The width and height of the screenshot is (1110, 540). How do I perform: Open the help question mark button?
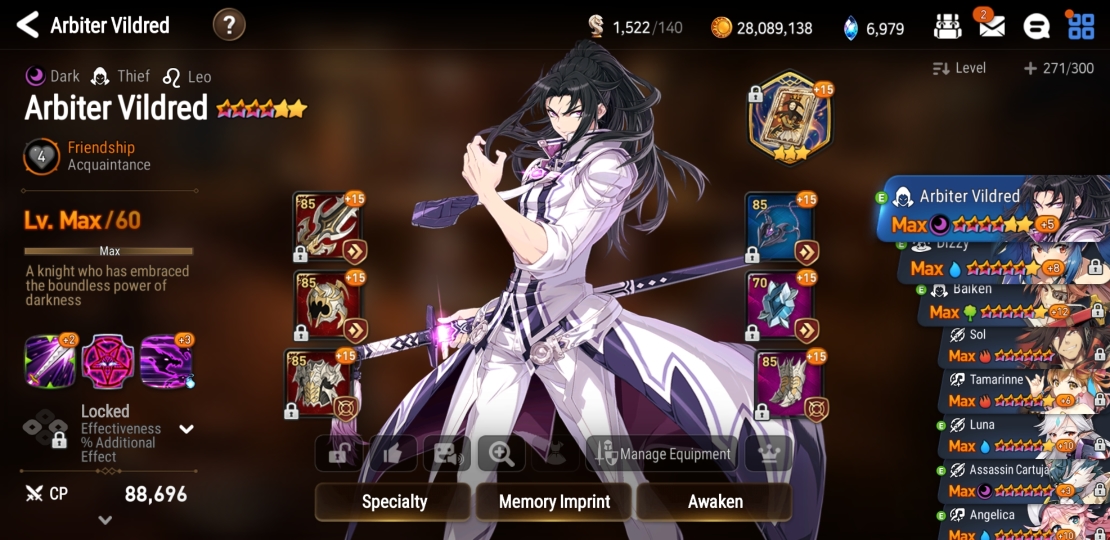229,25
